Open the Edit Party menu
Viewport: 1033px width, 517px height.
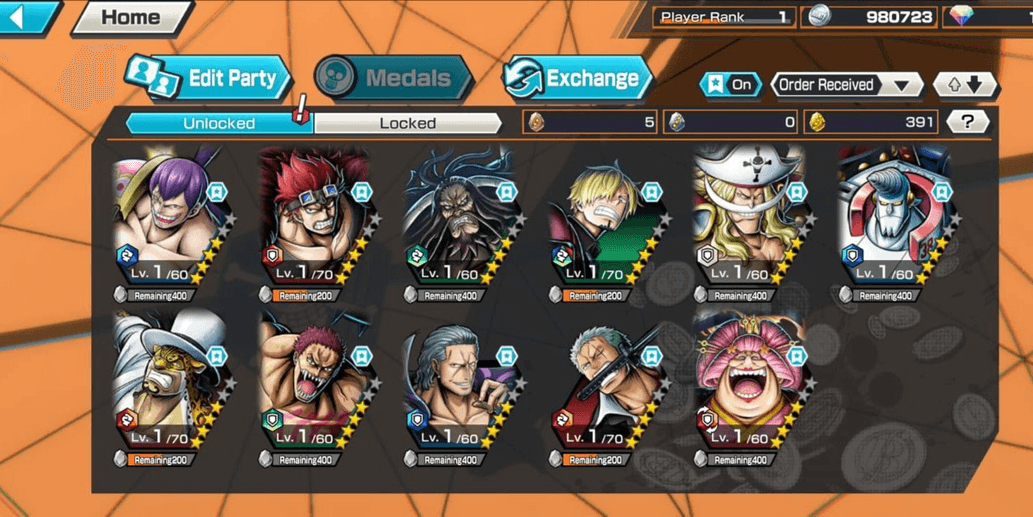(208, 78)
